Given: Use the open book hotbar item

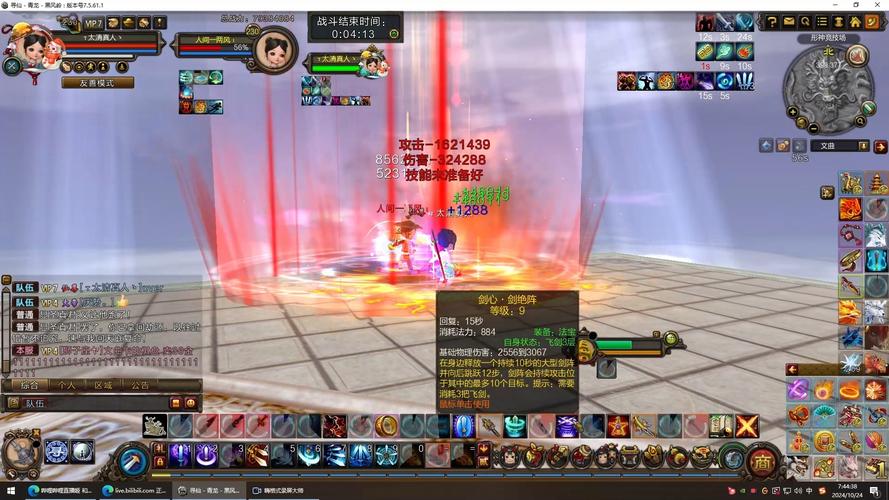Looking at the screenshot, I should coord(721,426).
